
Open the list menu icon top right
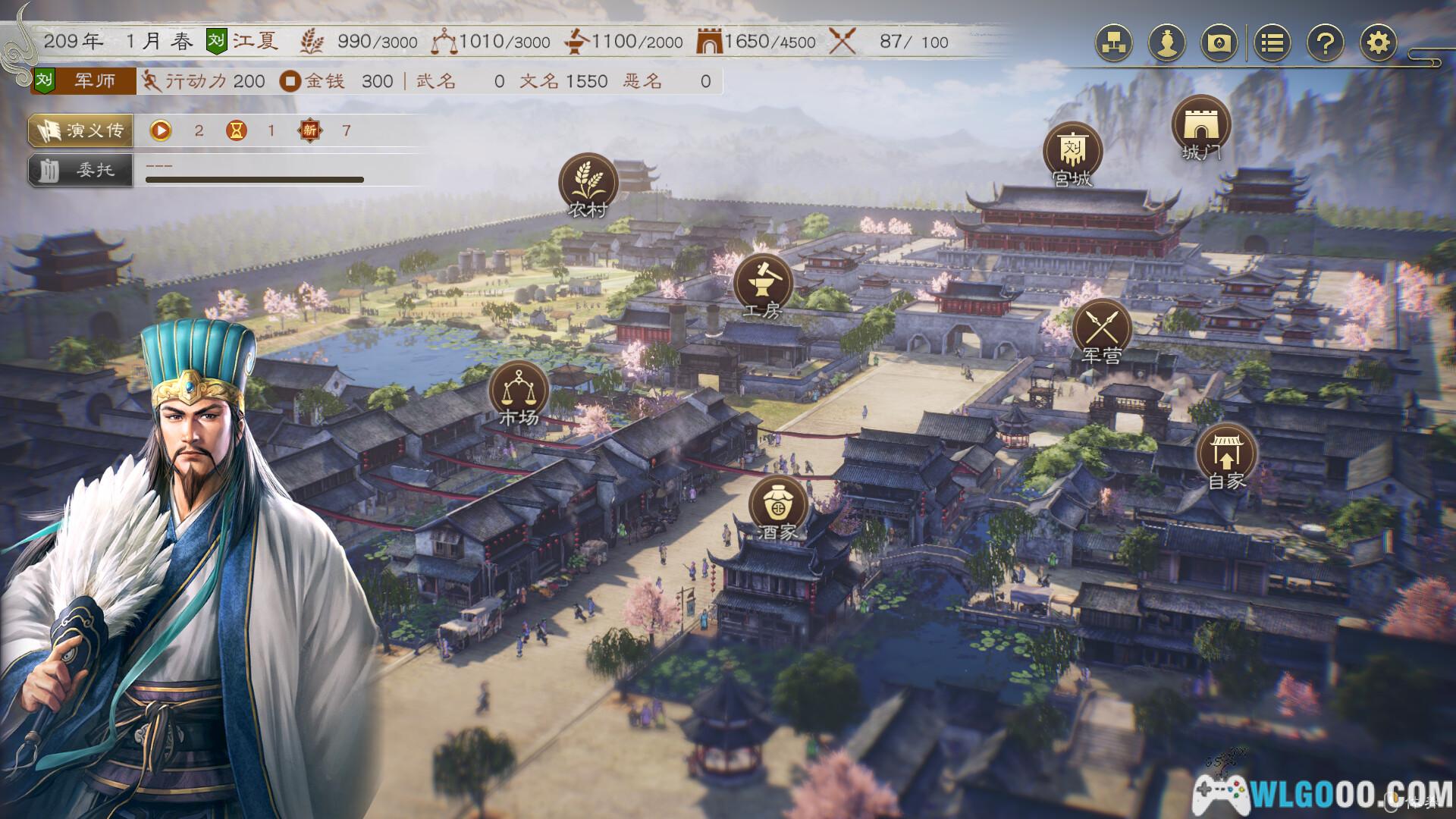click(x=1272, y=44)
